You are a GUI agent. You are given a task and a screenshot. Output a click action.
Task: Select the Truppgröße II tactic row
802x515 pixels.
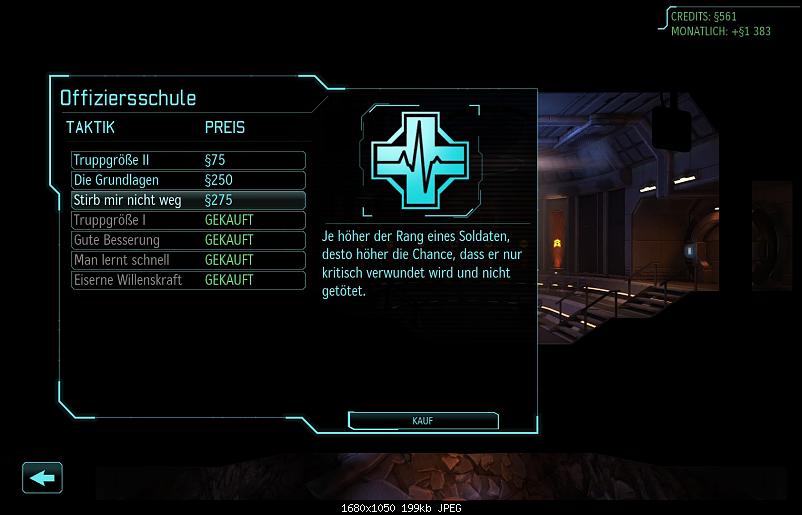[x=188, y=160]
